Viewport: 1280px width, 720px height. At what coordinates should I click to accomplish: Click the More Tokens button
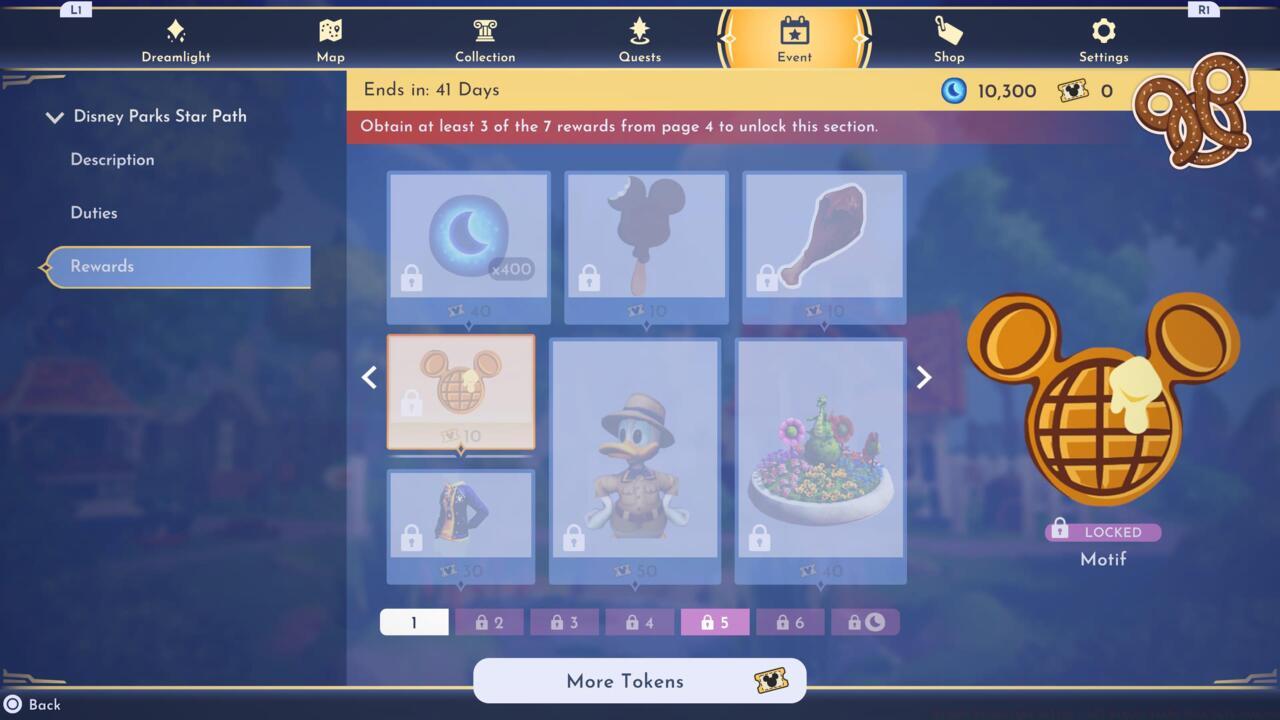639,681
